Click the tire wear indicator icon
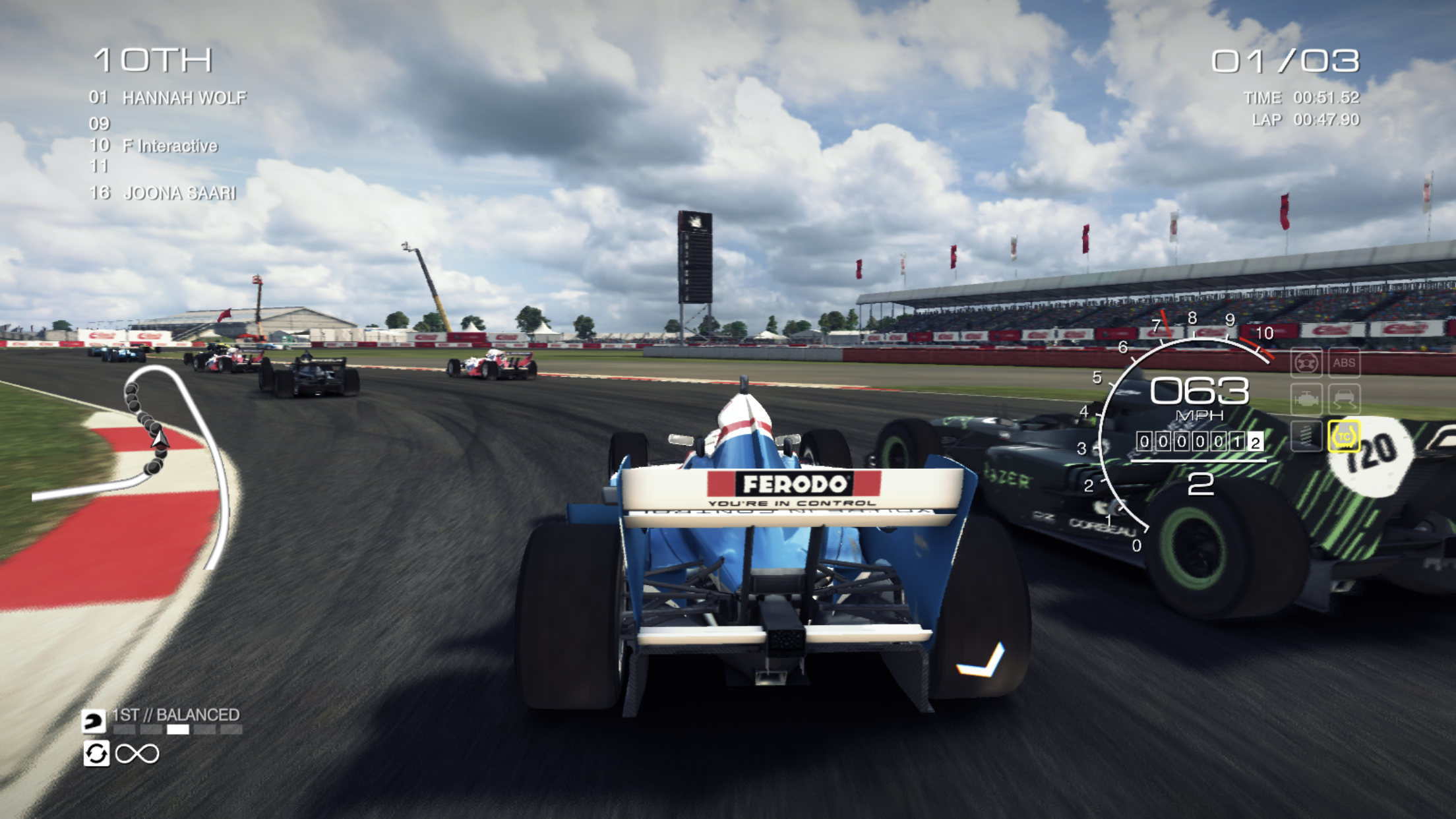 (1306, 436)
